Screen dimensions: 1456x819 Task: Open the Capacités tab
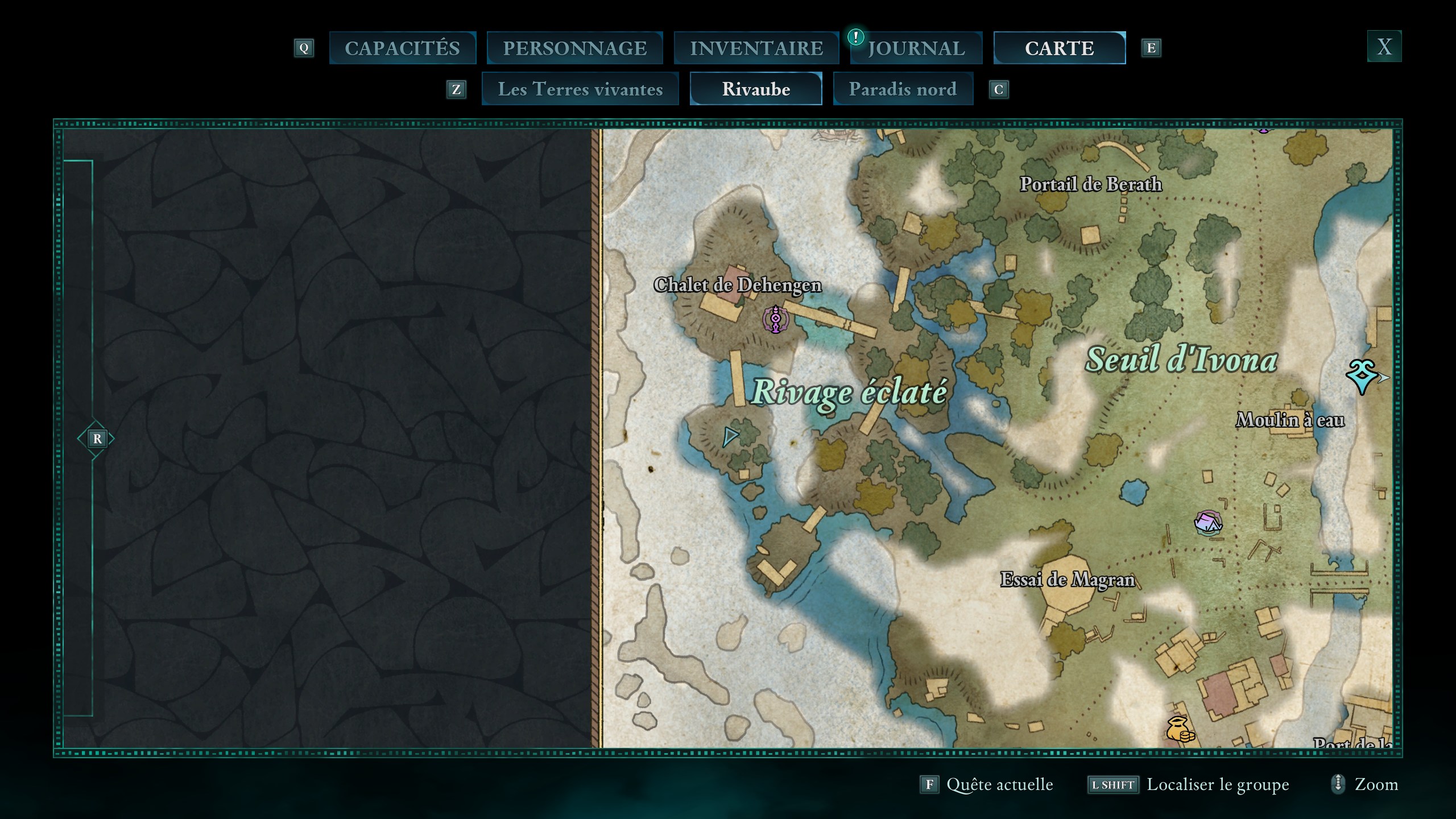(402, 48)
